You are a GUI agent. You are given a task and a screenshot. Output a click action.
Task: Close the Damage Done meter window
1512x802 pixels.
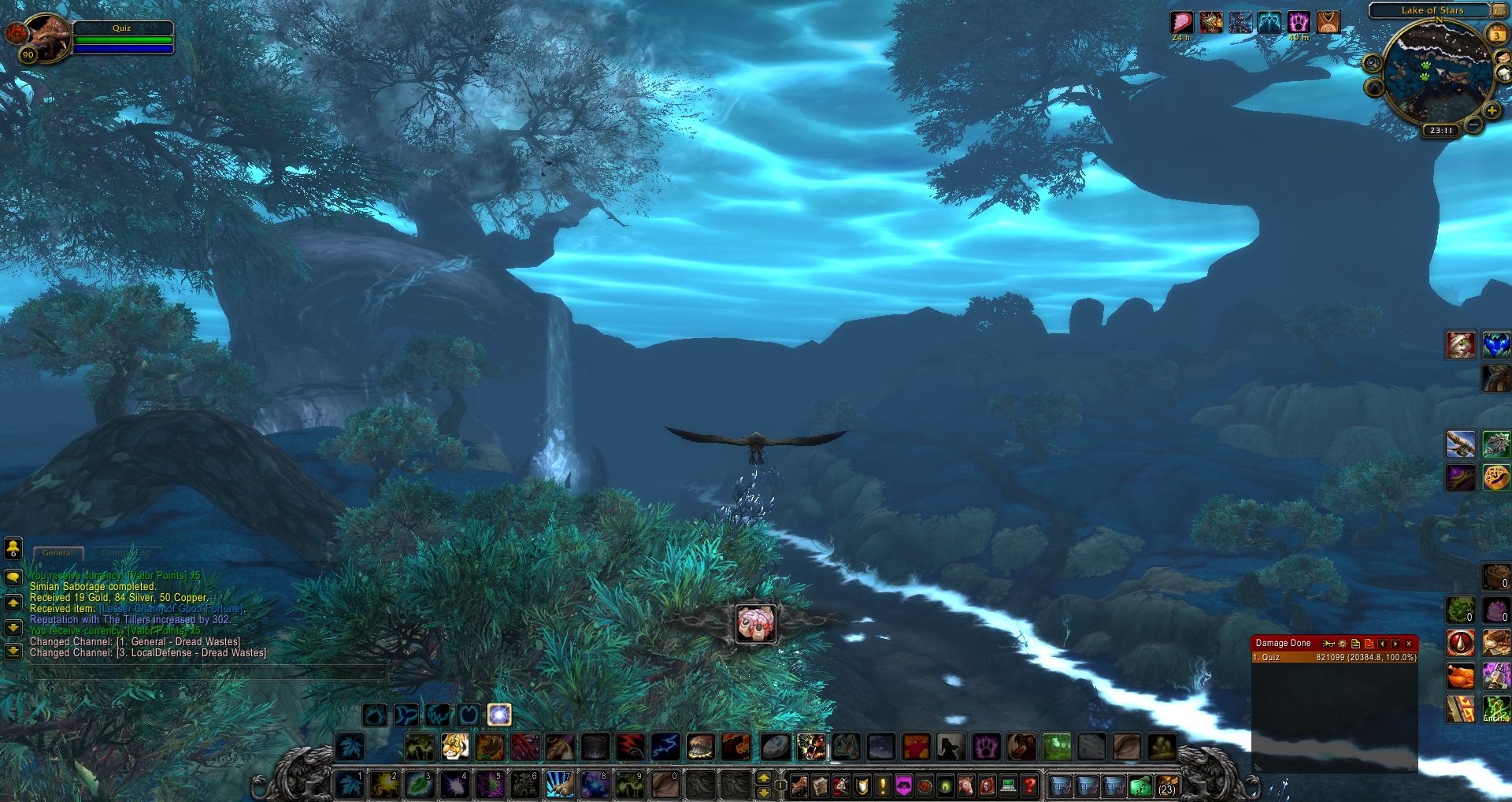(x=1409, y=644)
